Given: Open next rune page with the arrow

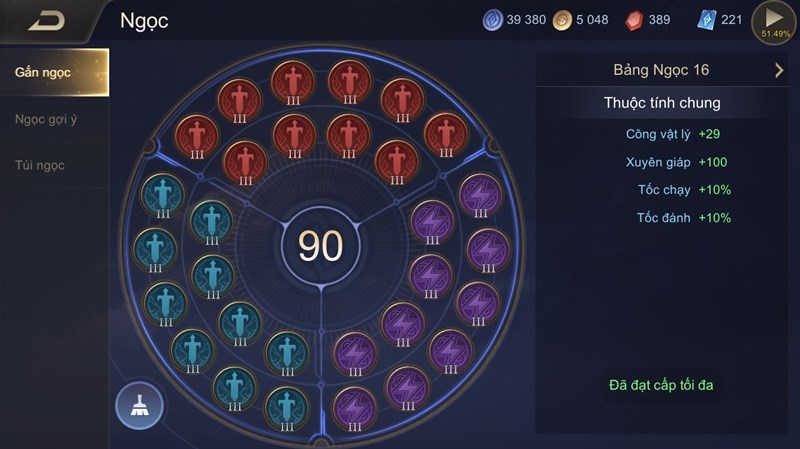Looking at the screenshot, I should tap(779, 70).
